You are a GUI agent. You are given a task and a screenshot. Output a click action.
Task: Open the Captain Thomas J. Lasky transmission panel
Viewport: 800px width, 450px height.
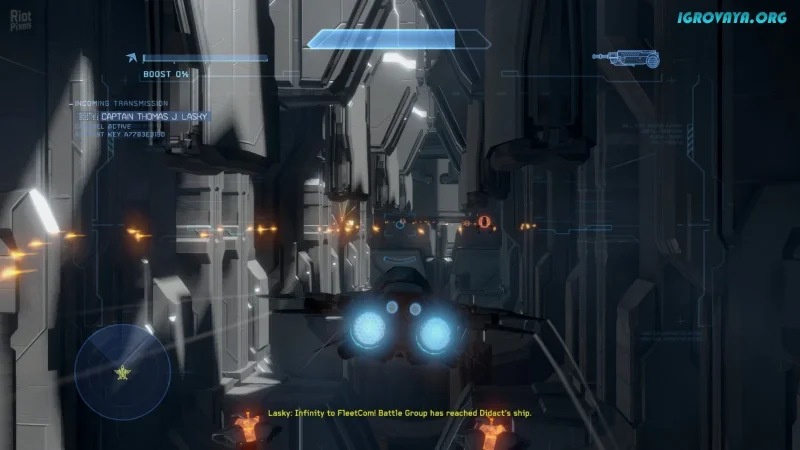145,116
